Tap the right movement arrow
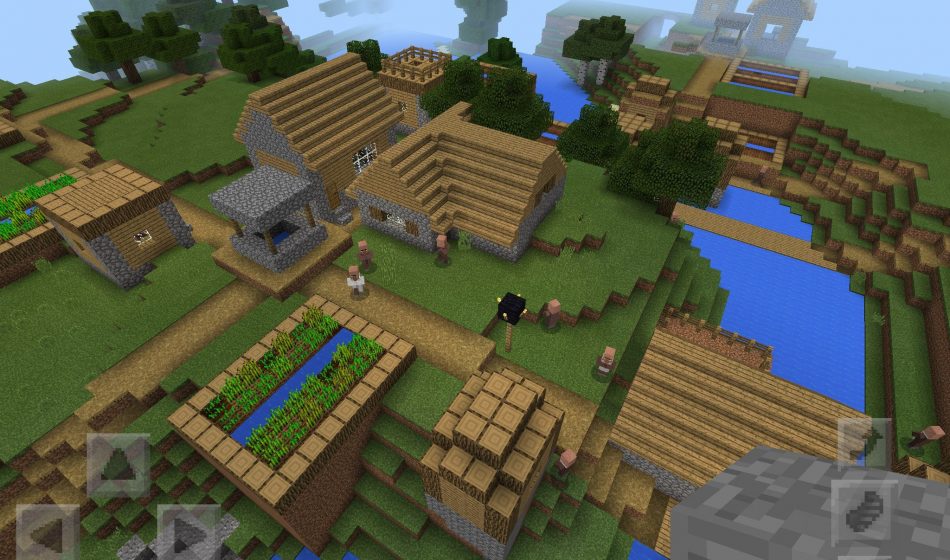This screenshot has width=950, height=560. 187,532
